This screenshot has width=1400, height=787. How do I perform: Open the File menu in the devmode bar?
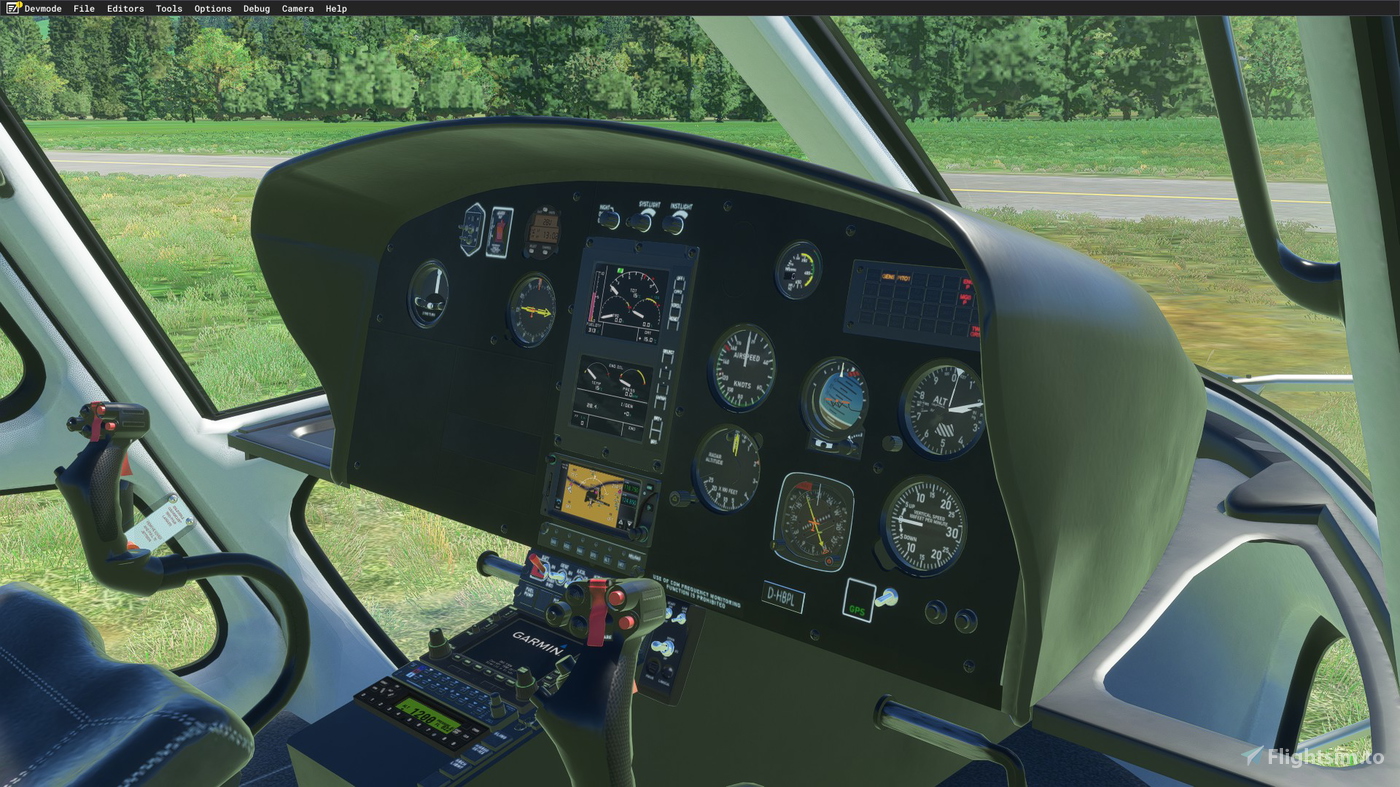(83, 8)
